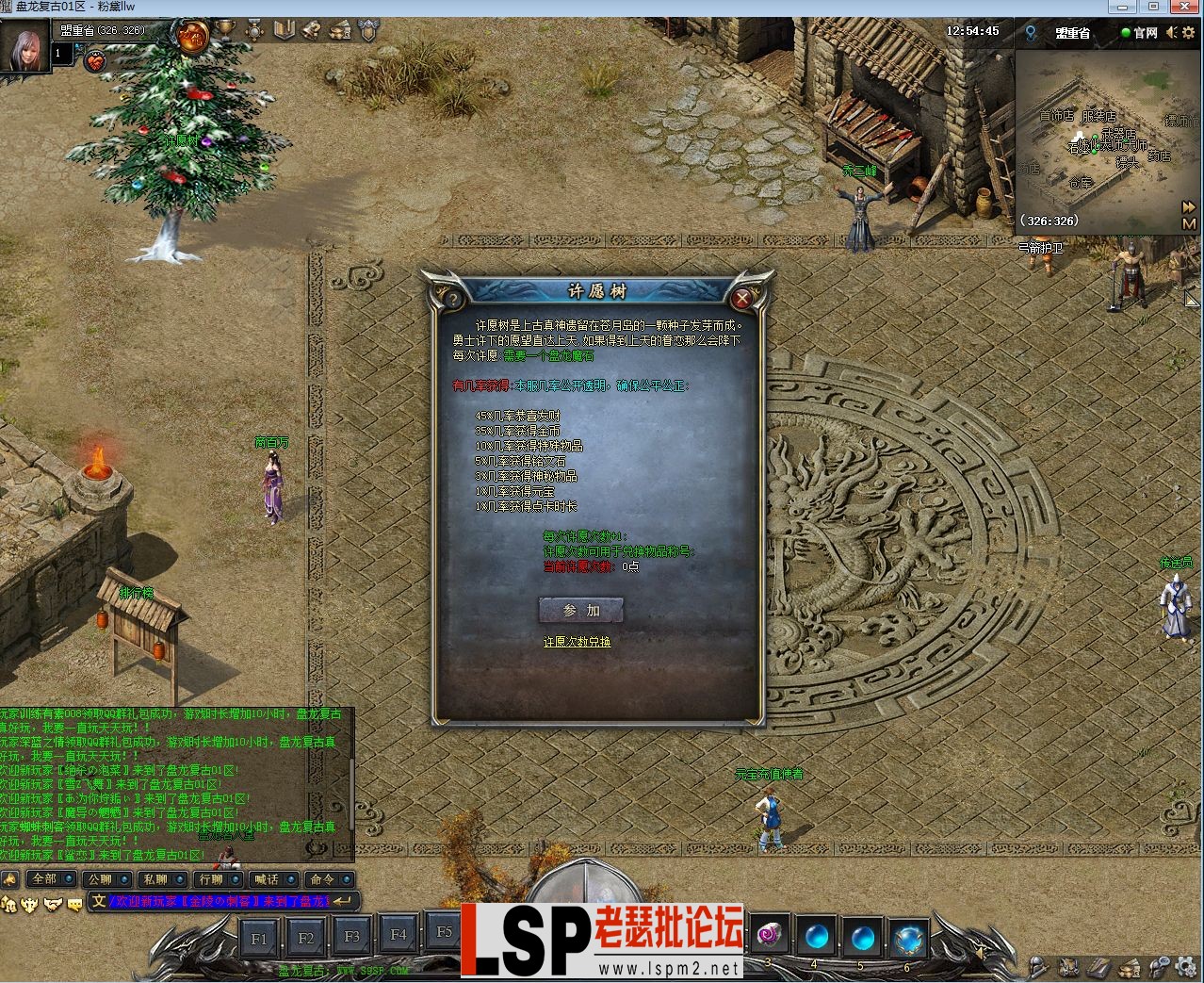Select the 私聊 private chat channel

click(x=156, y=878)
